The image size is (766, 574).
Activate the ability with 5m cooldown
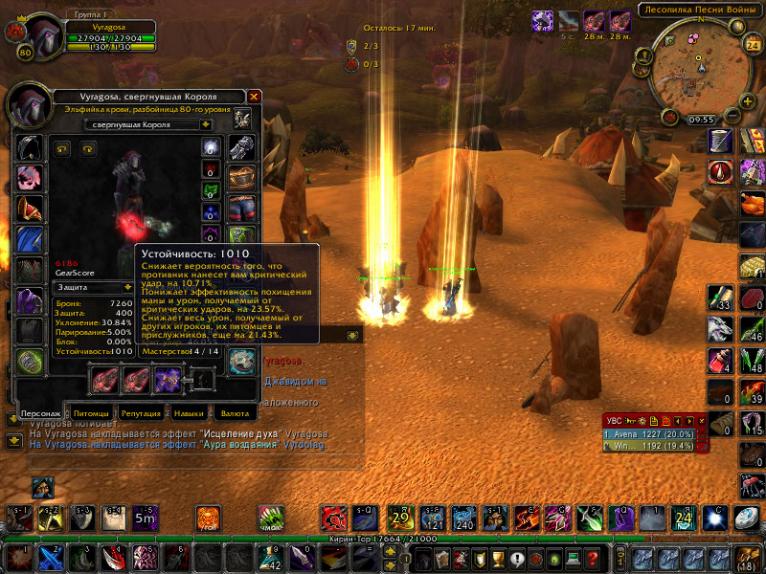pyautogui.click(x=146, y=518)
